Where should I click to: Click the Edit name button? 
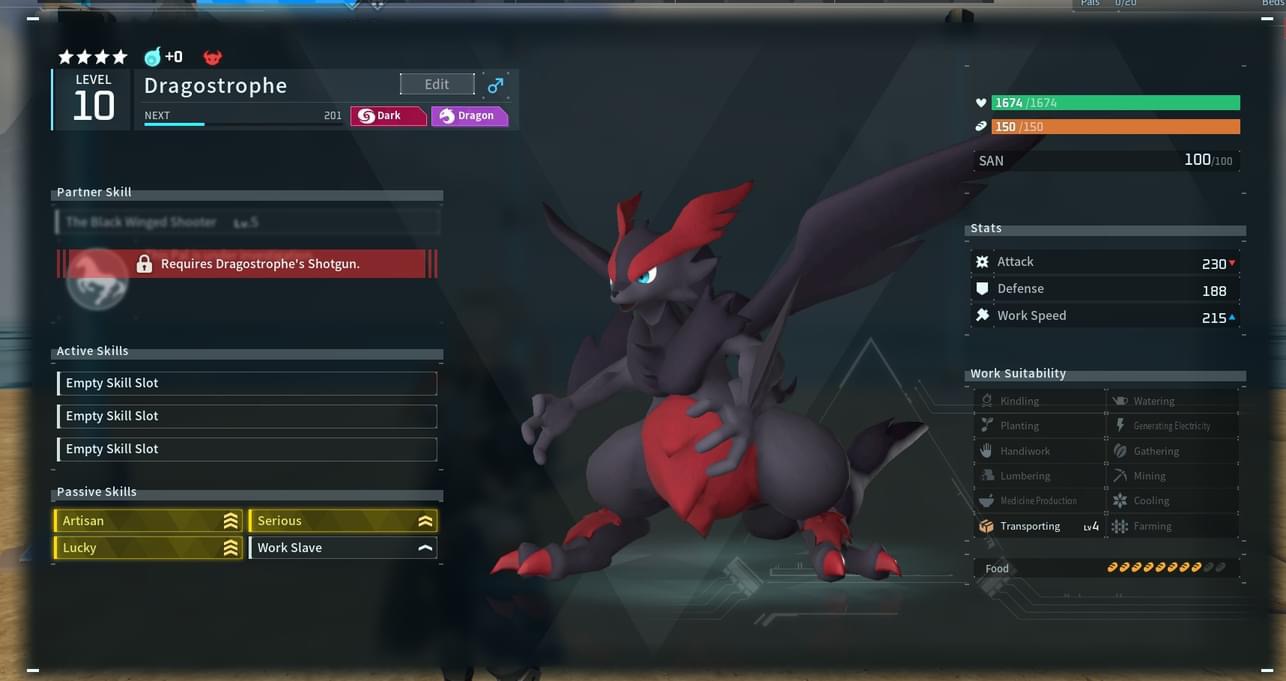coord(437,85)
